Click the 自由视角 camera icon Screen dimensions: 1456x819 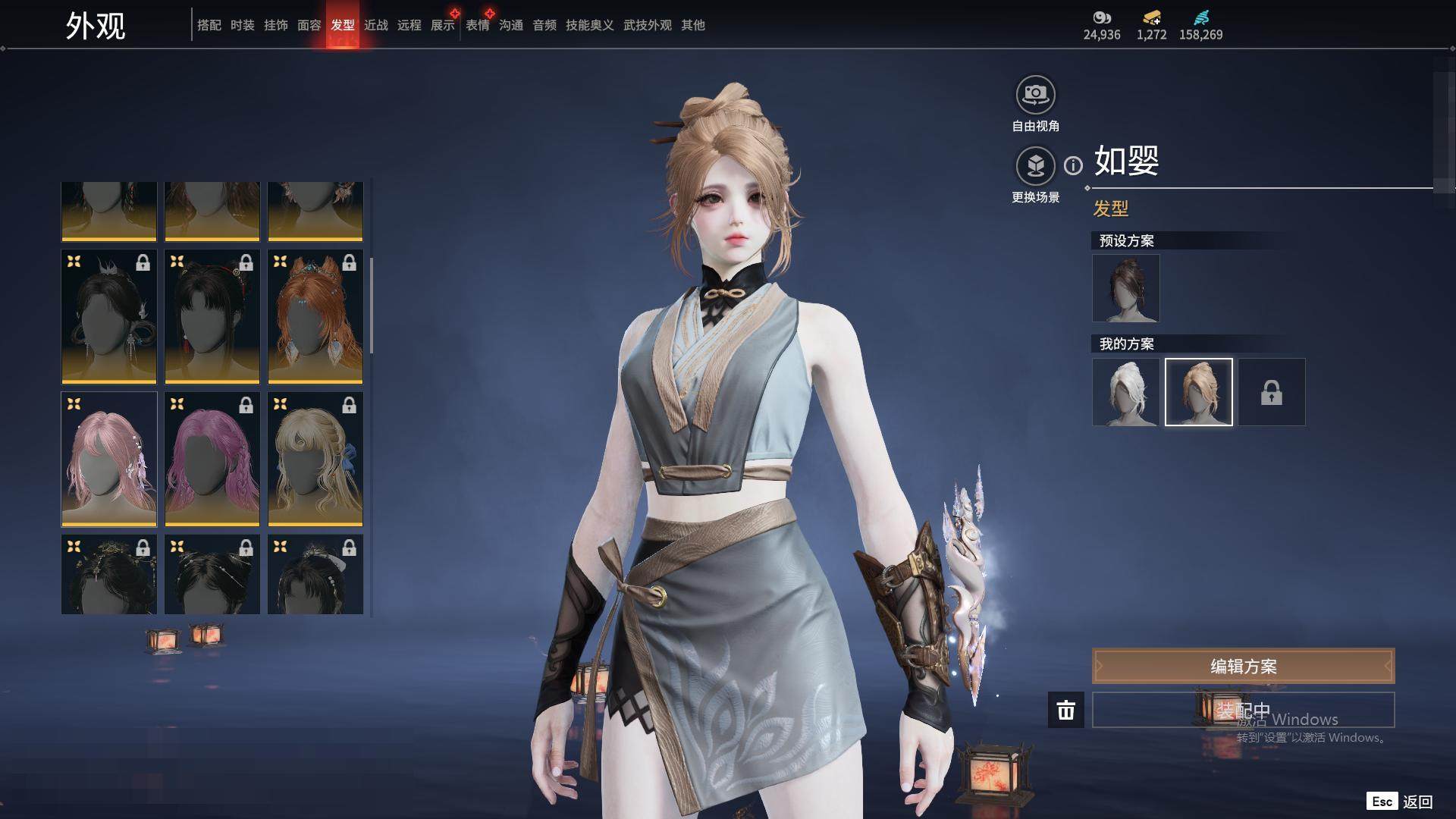[x=1035, y=95]
